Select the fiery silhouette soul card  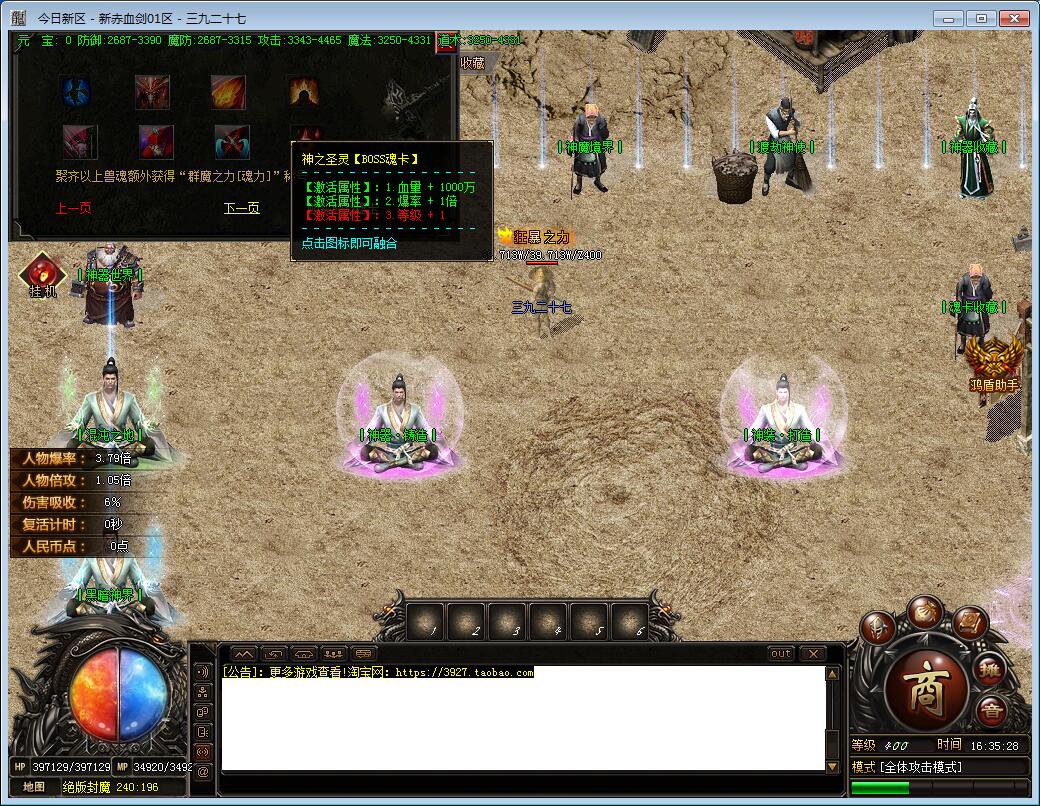304,93
